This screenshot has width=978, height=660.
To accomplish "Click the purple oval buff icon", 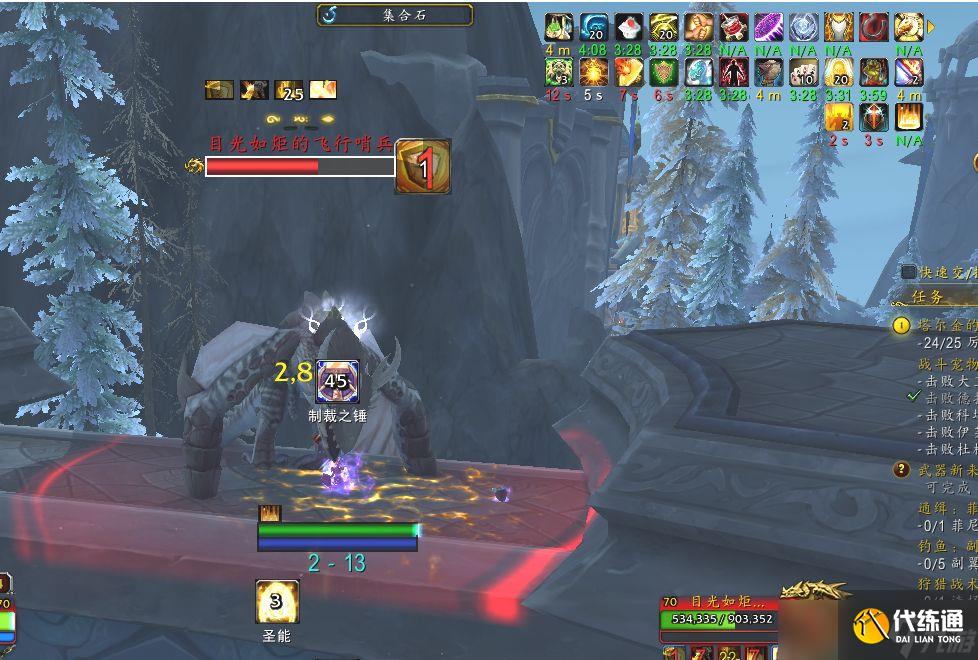I will (x=769, y=27).
